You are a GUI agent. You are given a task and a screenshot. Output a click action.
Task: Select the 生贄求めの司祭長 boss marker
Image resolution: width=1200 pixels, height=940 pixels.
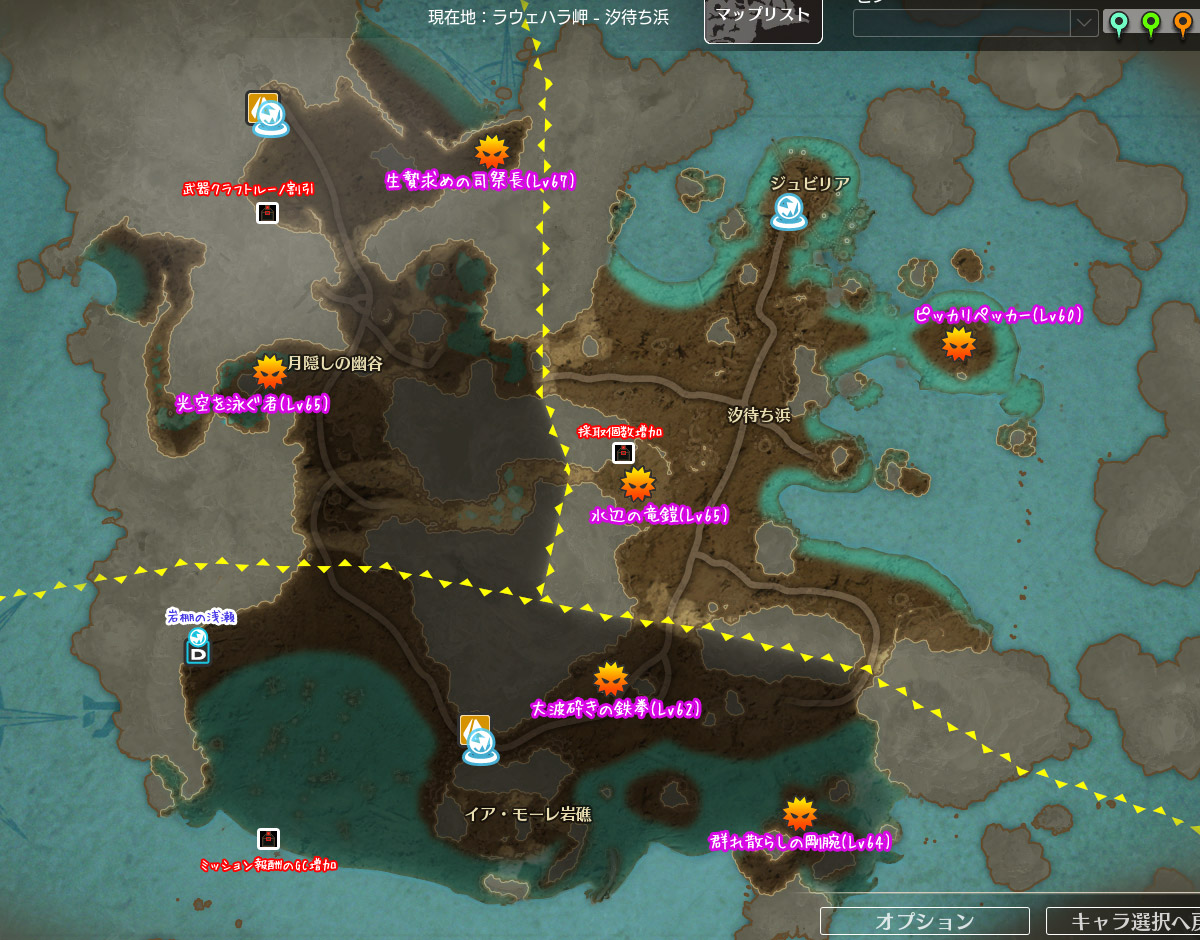(491, 153)
